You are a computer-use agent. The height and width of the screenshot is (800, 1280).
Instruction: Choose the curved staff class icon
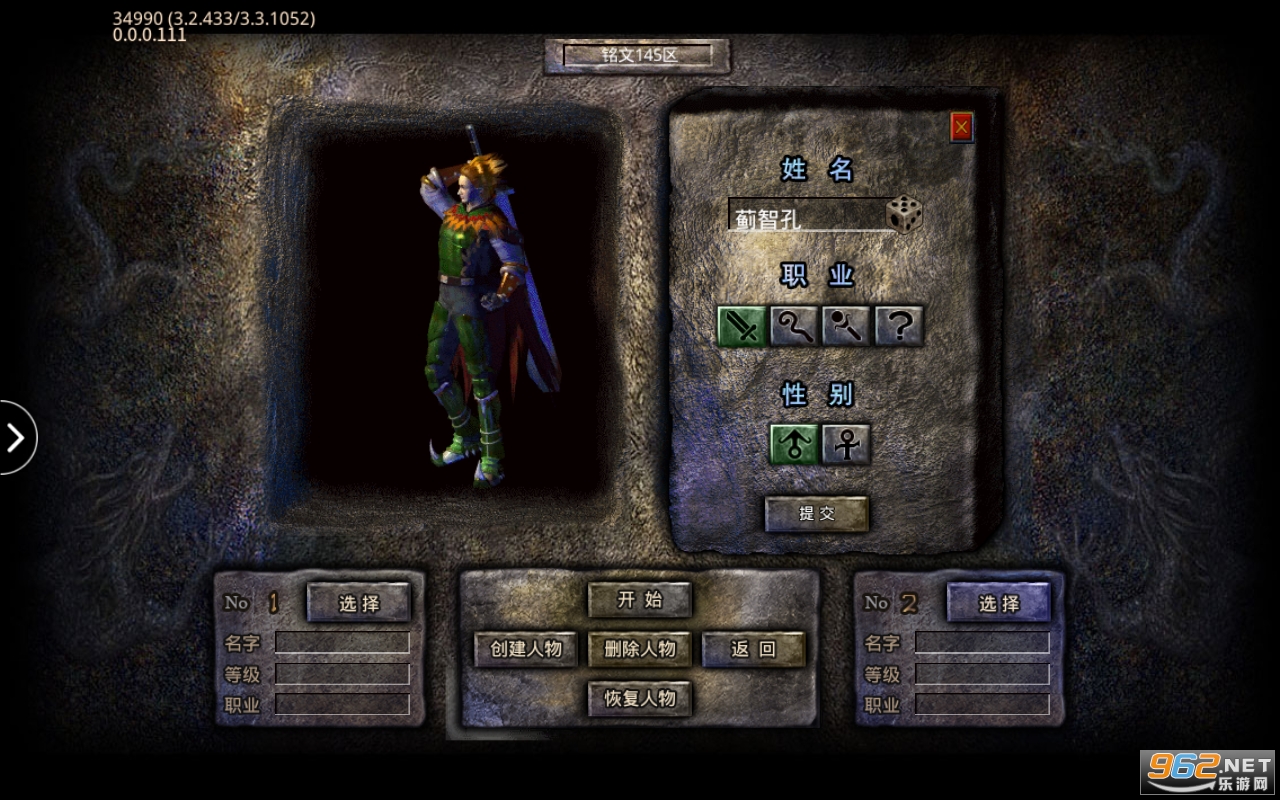pyautogui.click(x=795, y=326)
